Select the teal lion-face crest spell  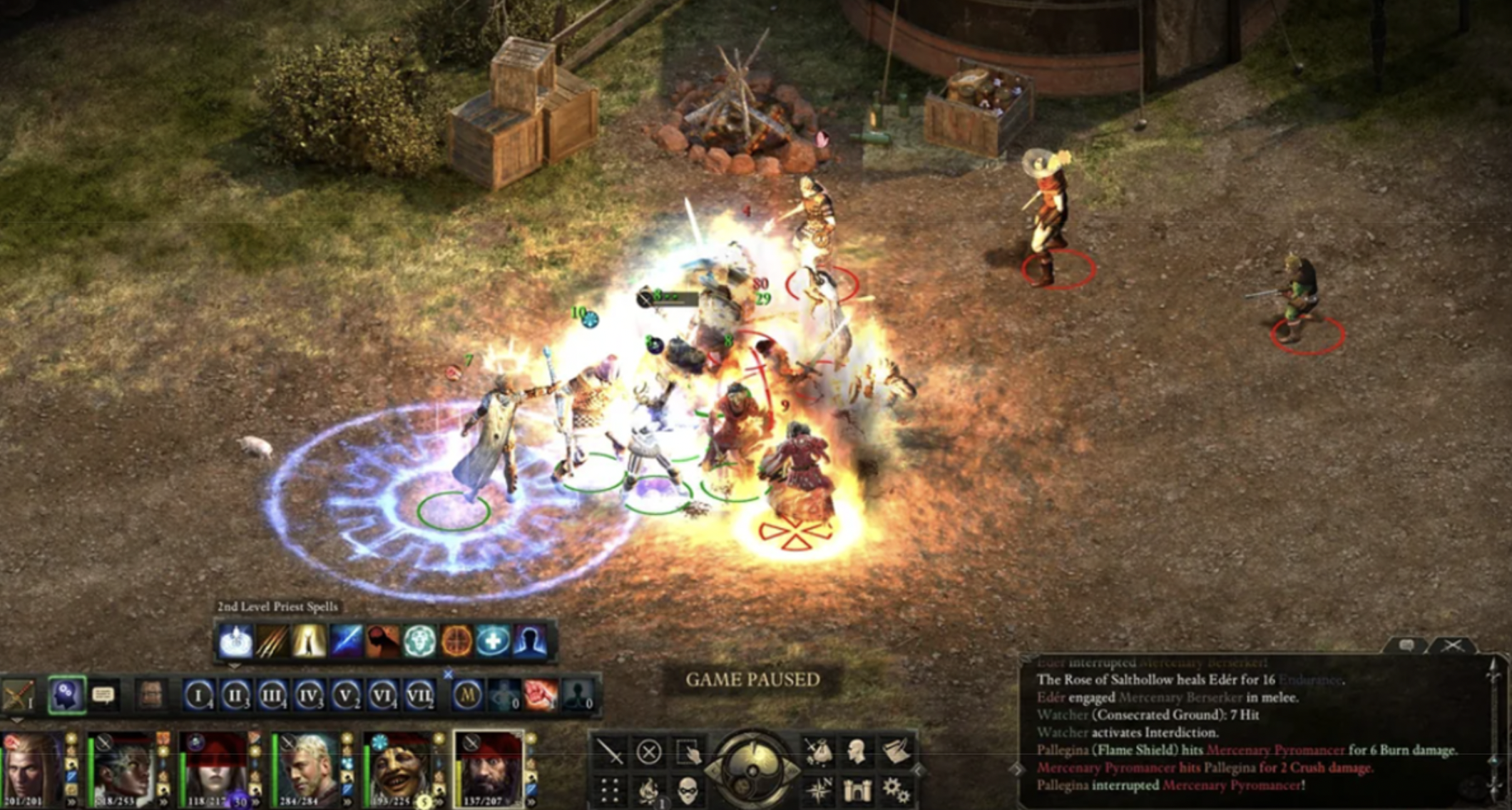pyautogui.click(x=419, y=642)
